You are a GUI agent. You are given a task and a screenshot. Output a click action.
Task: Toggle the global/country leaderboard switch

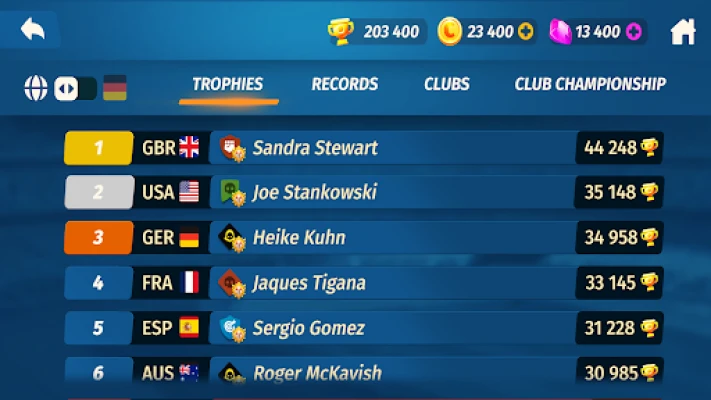click(x=75, y=88)
